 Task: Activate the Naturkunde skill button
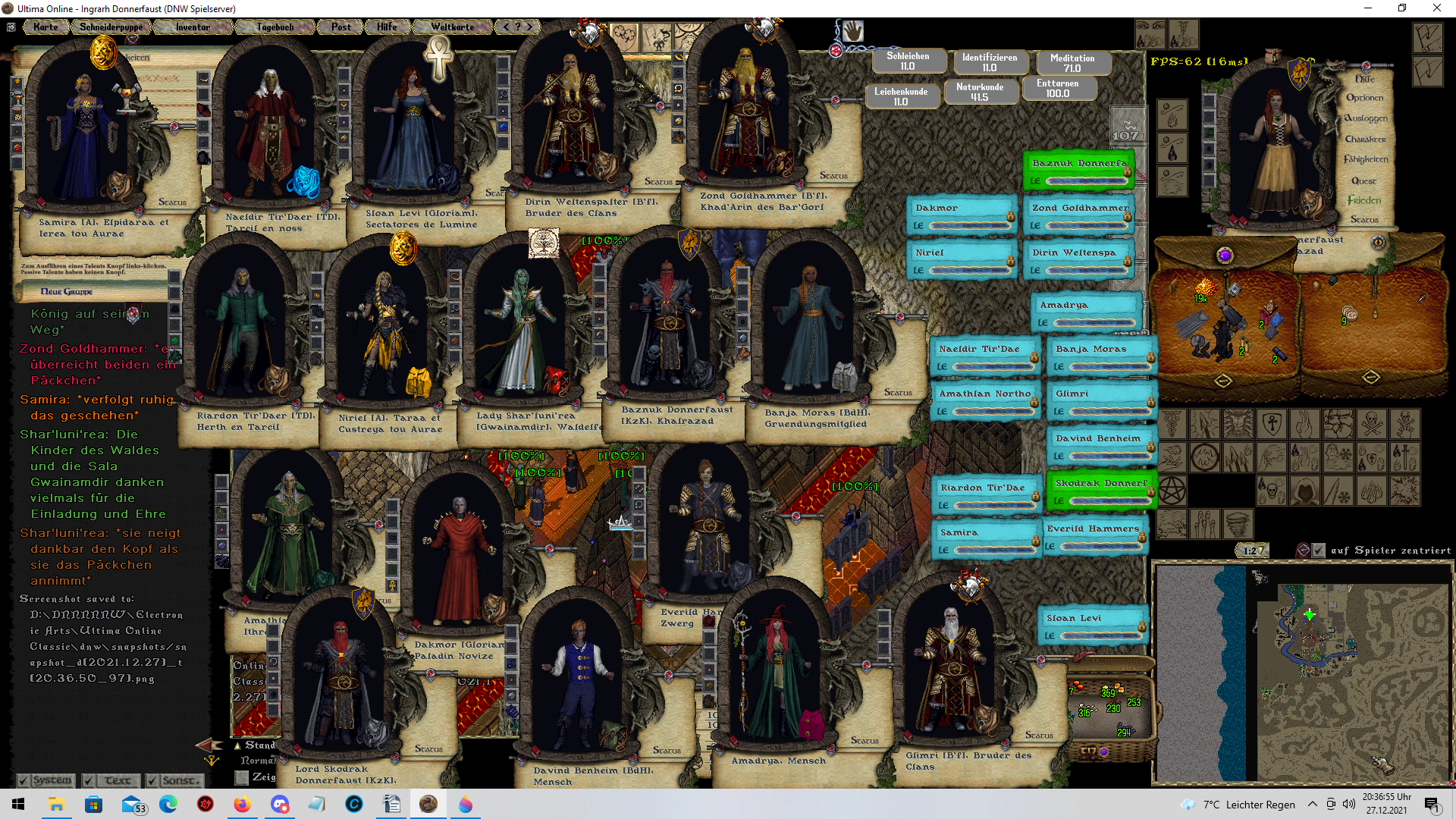[979, 93]
